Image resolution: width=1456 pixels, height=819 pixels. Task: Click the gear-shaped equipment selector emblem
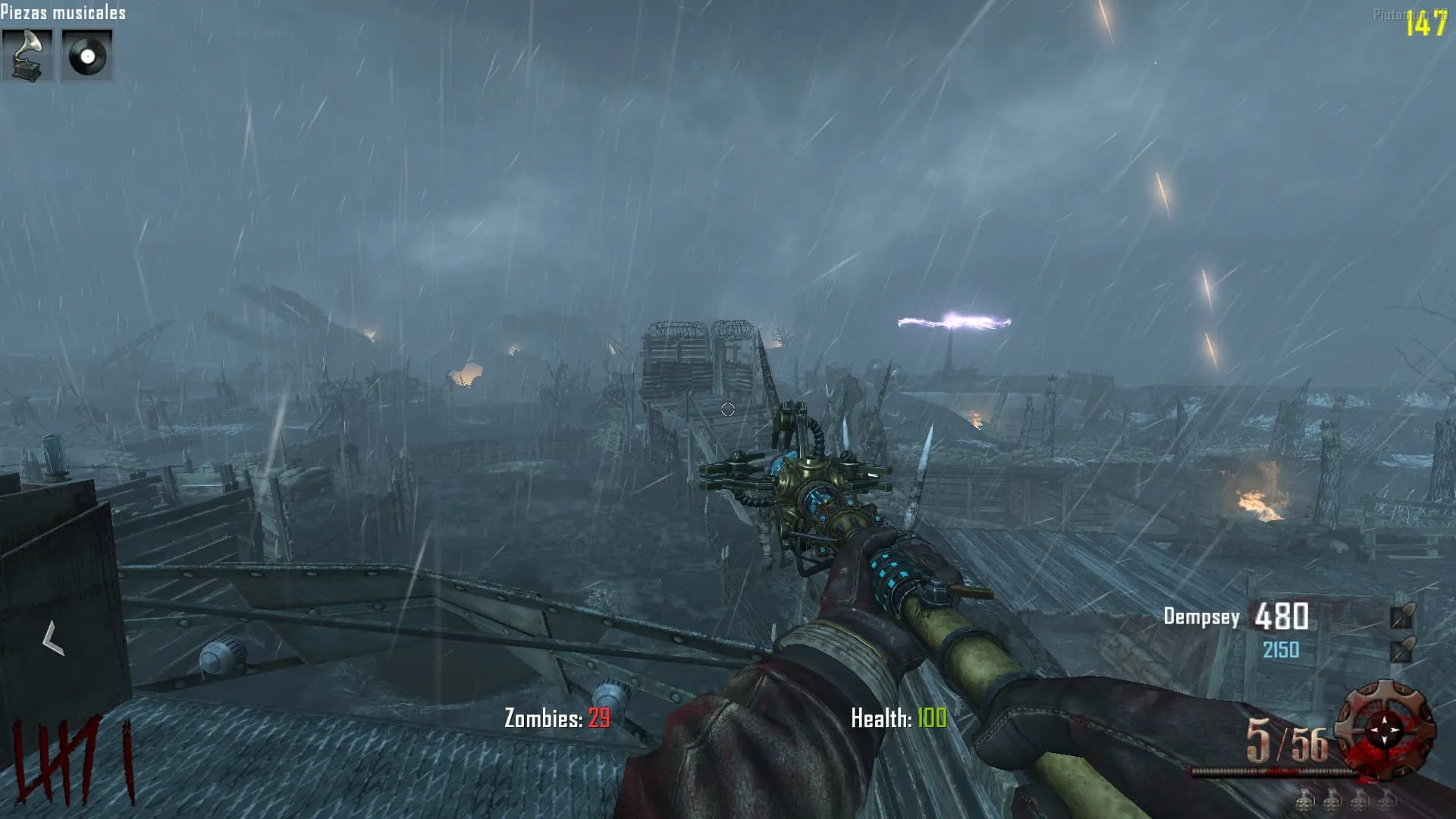click(1385, 730)
